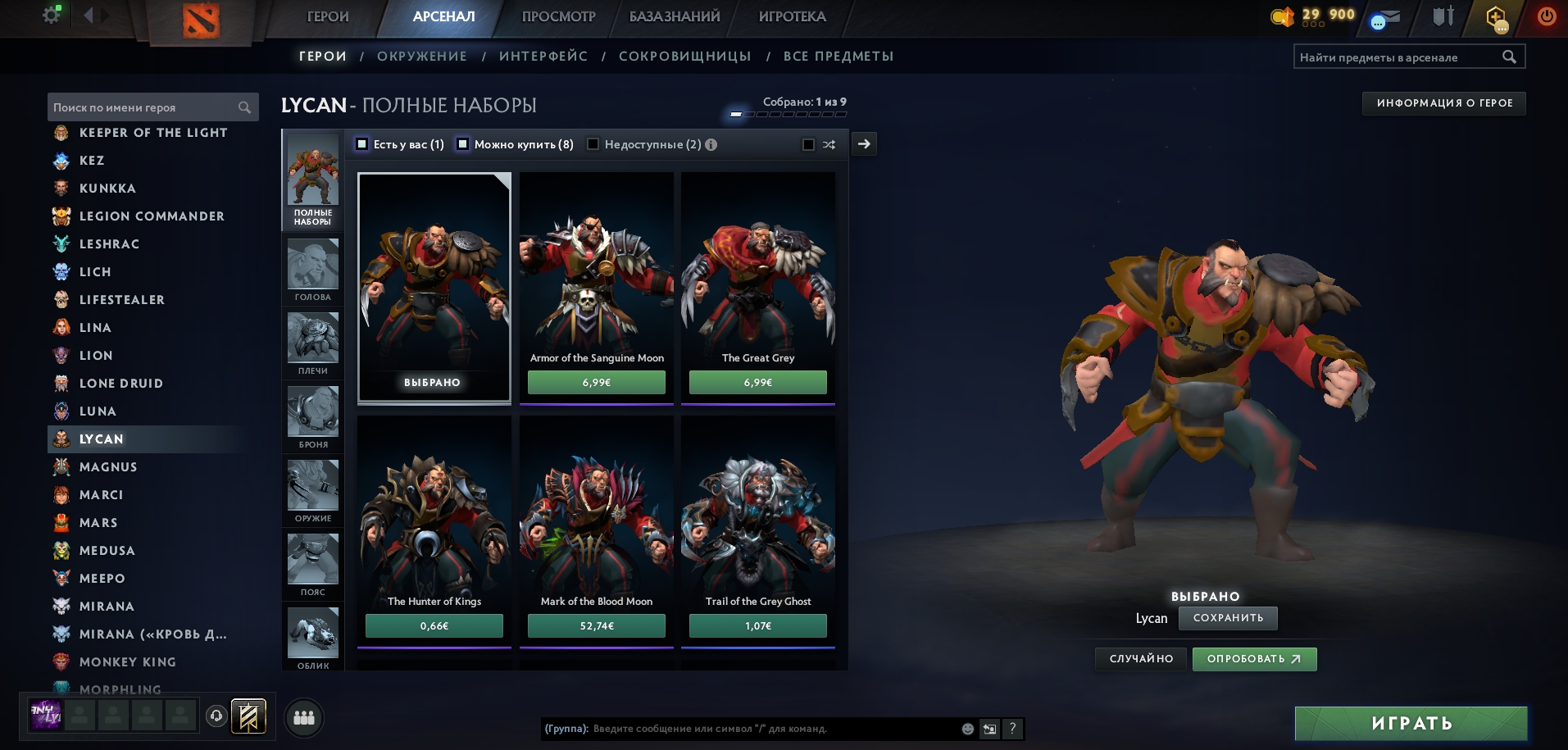Open the ОРУЖИЕ weapon slot category
This screenshot has width=1568, height=750.
coord(313,490)
